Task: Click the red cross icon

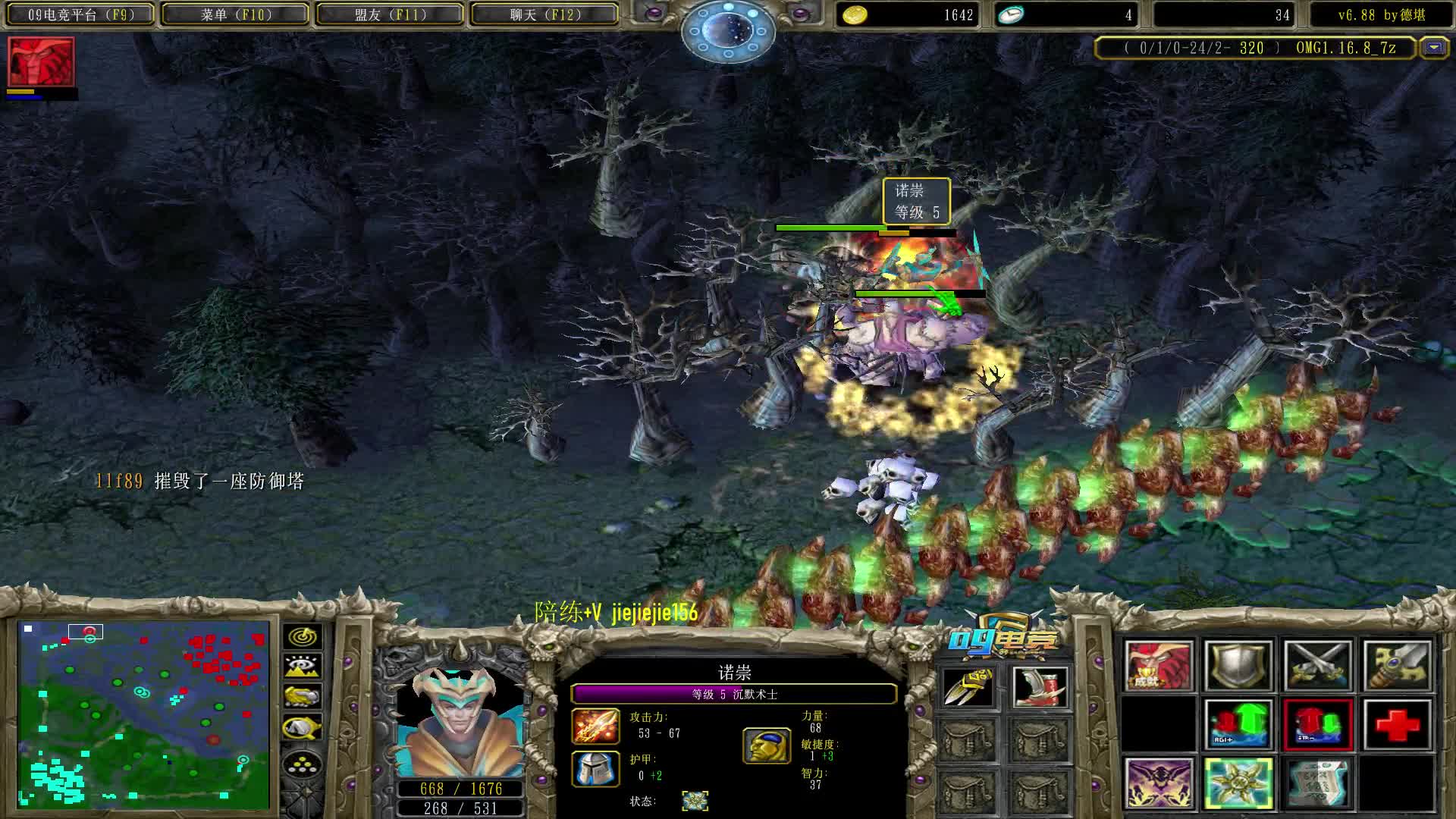Action: point(1397,725)
